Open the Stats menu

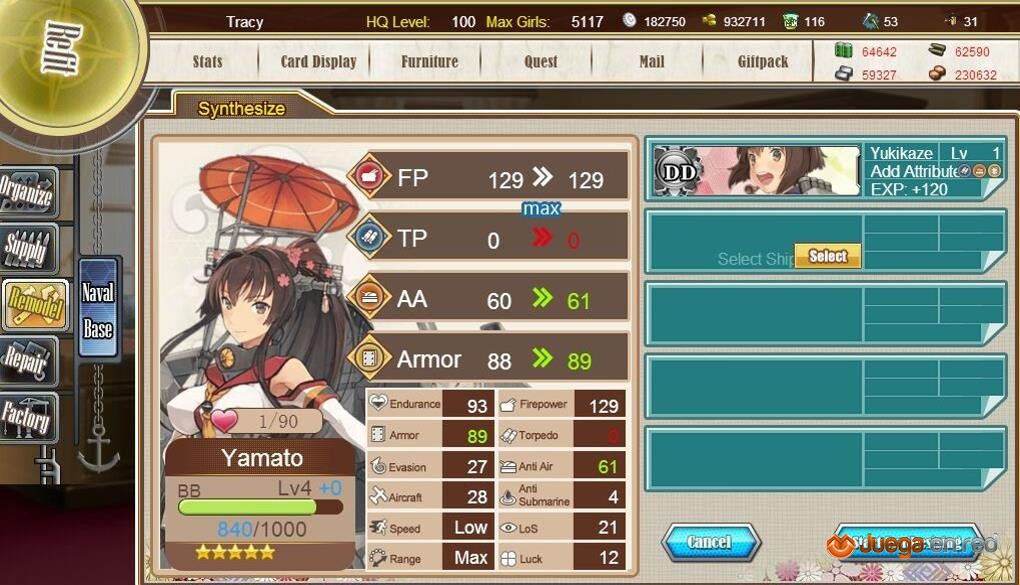[x=207, y=61]
